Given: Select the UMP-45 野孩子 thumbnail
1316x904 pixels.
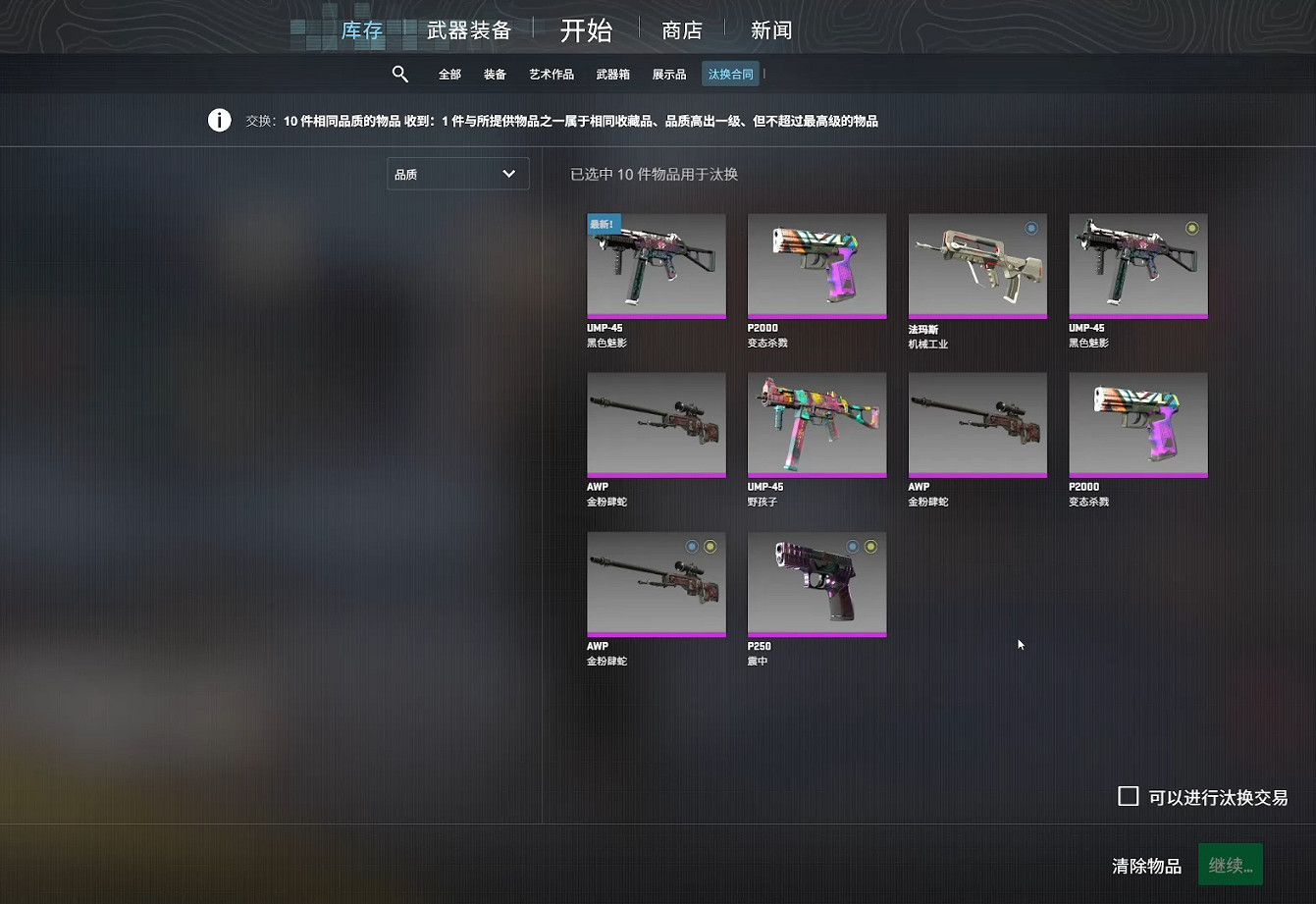Looking at the screenshot, I should coord(816,425).
